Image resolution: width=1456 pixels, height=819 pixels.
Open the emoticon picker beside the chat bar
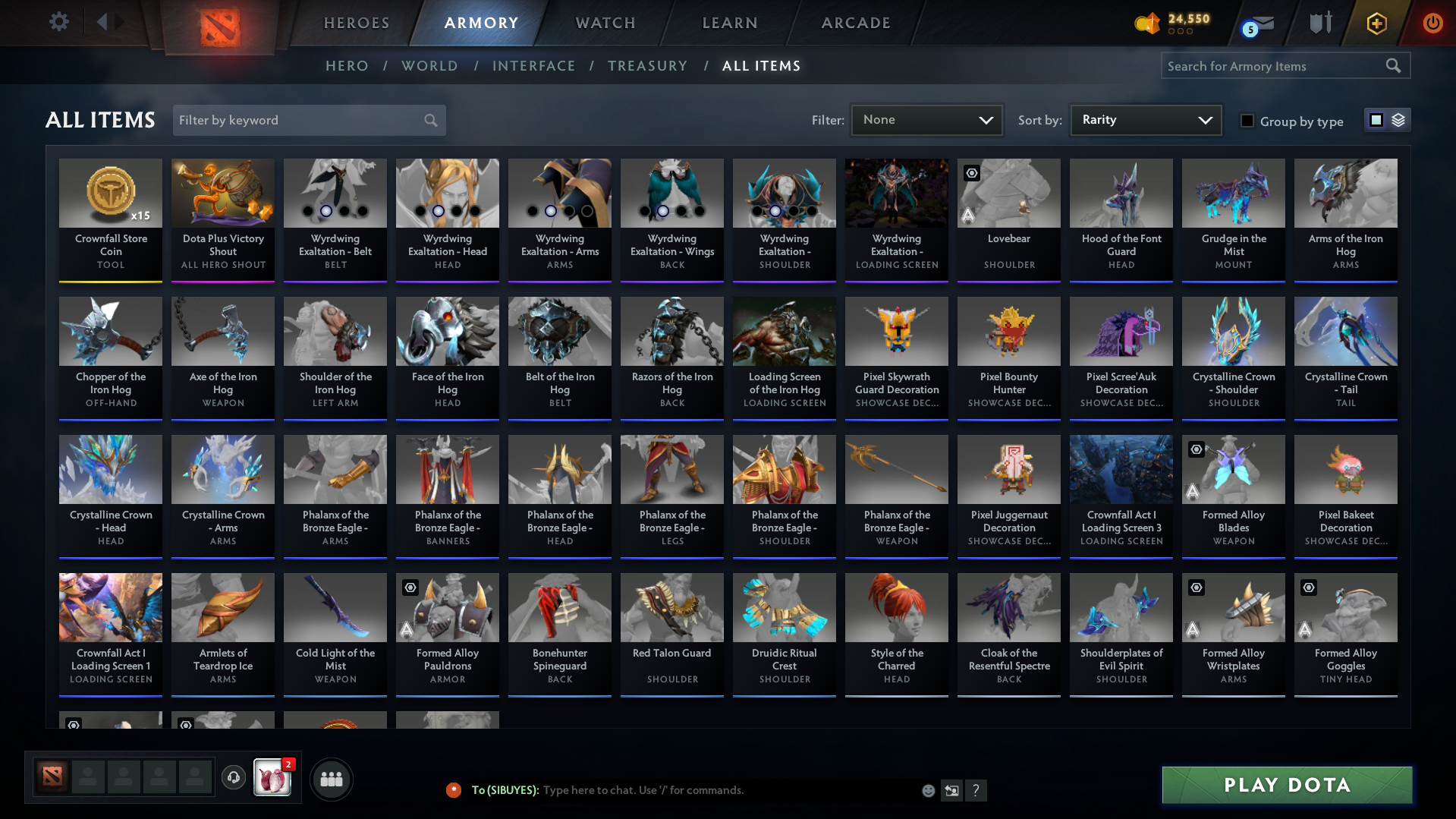tap(928, 790)
